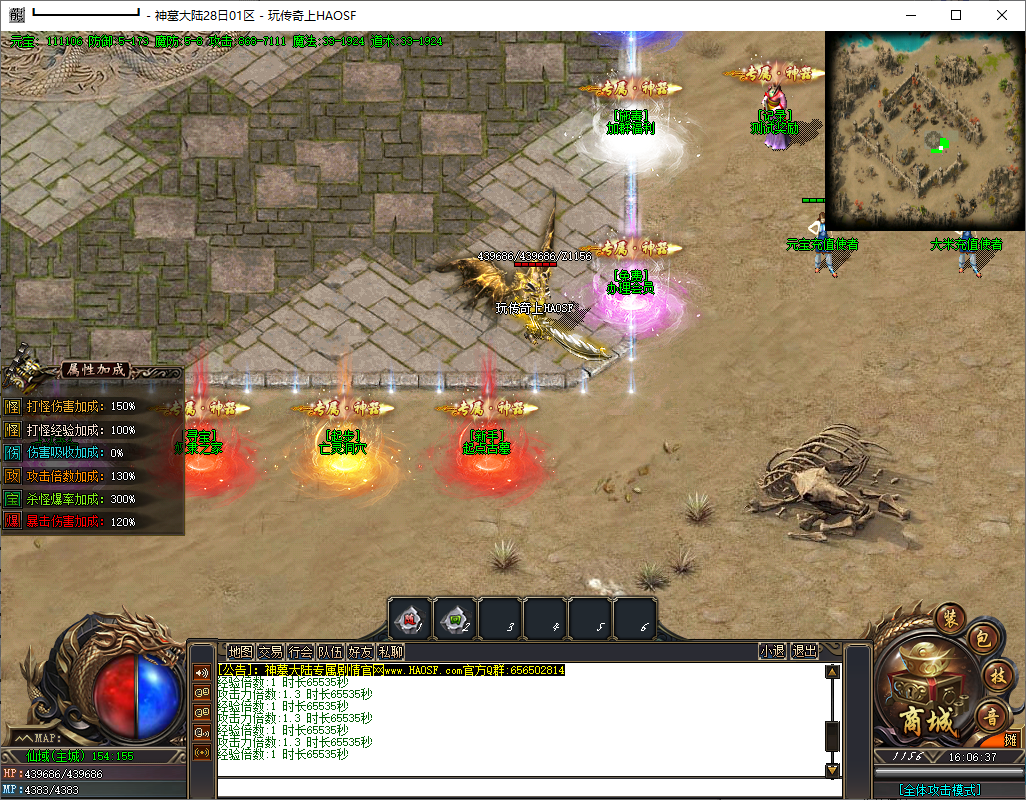Viewport: 1026px width, 800px height.
Task: Maximize the game window
Action: (956, 15)
